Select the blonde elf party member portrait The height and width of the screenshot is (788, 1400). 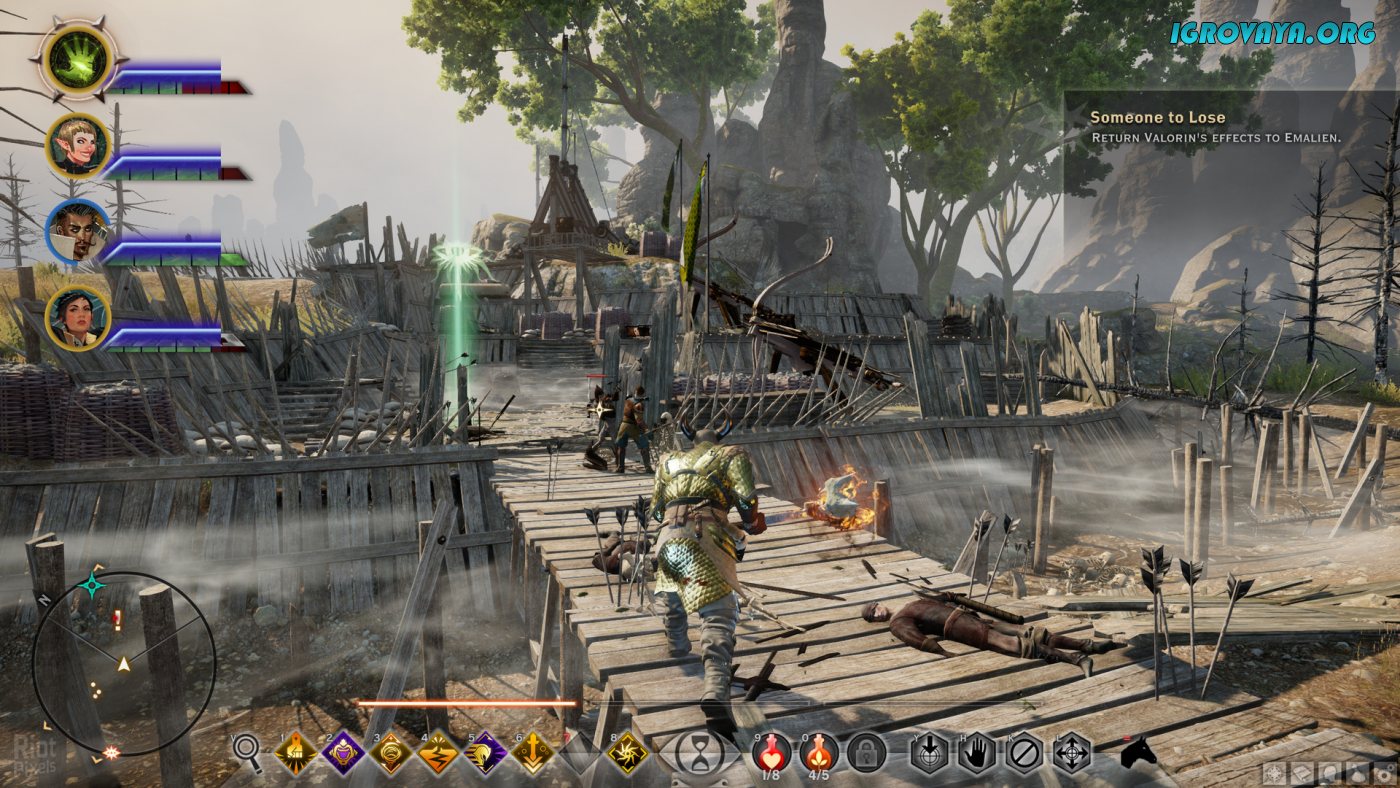(x=77, y=147)
